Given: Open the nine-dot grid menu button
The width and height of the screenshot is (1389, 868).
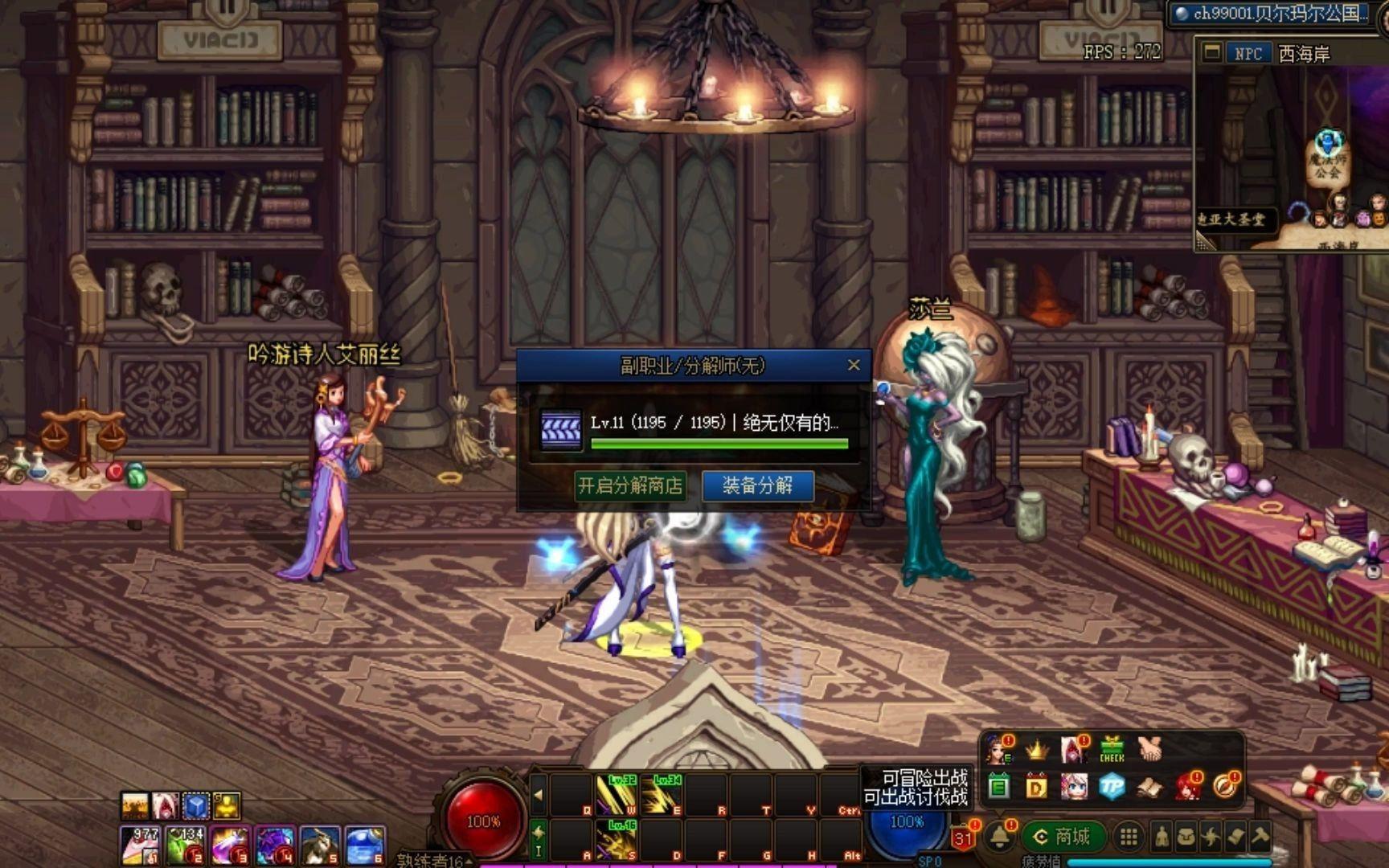Looking at the screenshot, I should (x=1129, y=837).
